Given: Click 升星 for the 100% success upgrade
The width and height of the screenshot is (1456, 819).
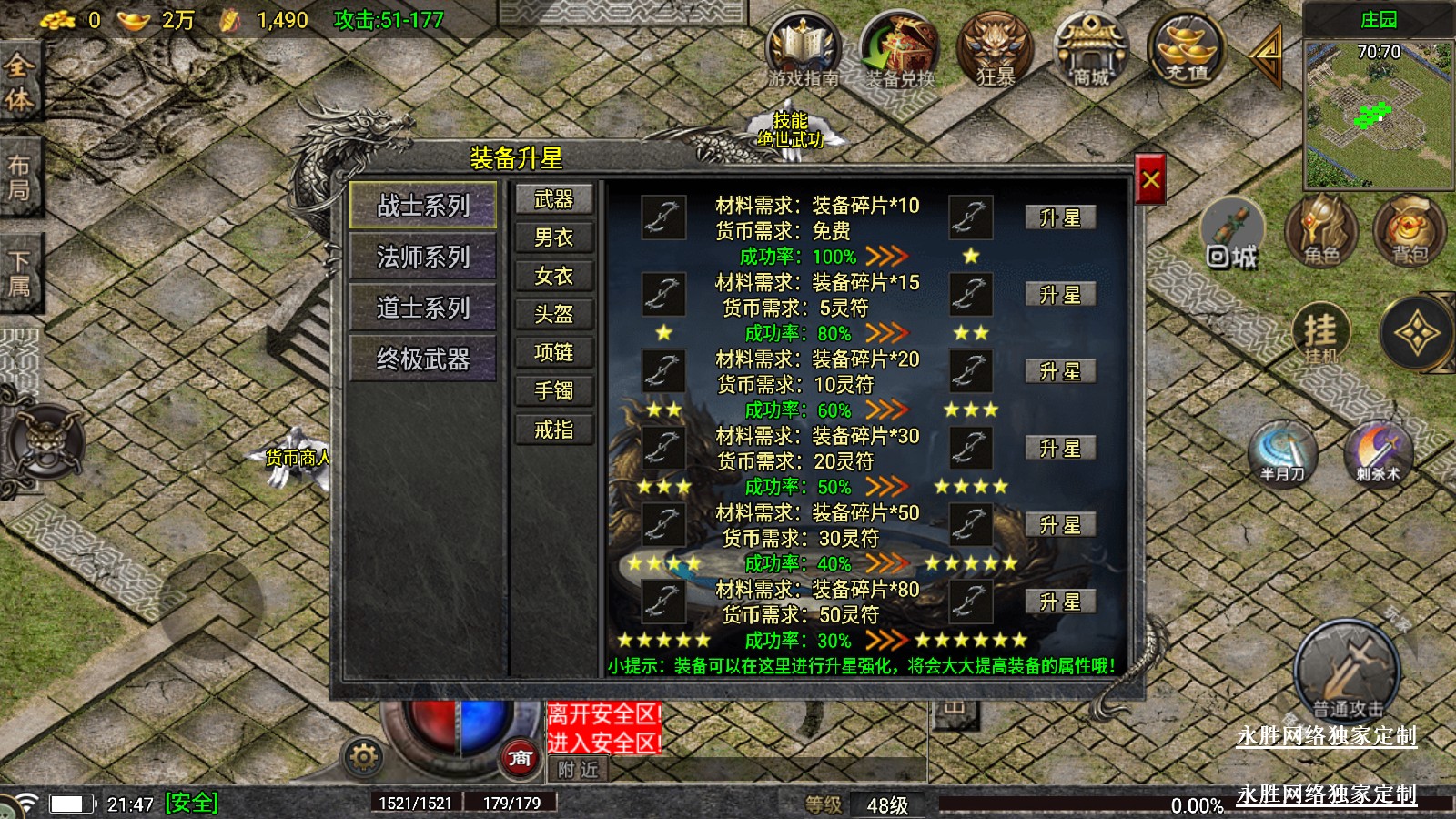Looking at the screenshot, I should (x=1059, y=217).
